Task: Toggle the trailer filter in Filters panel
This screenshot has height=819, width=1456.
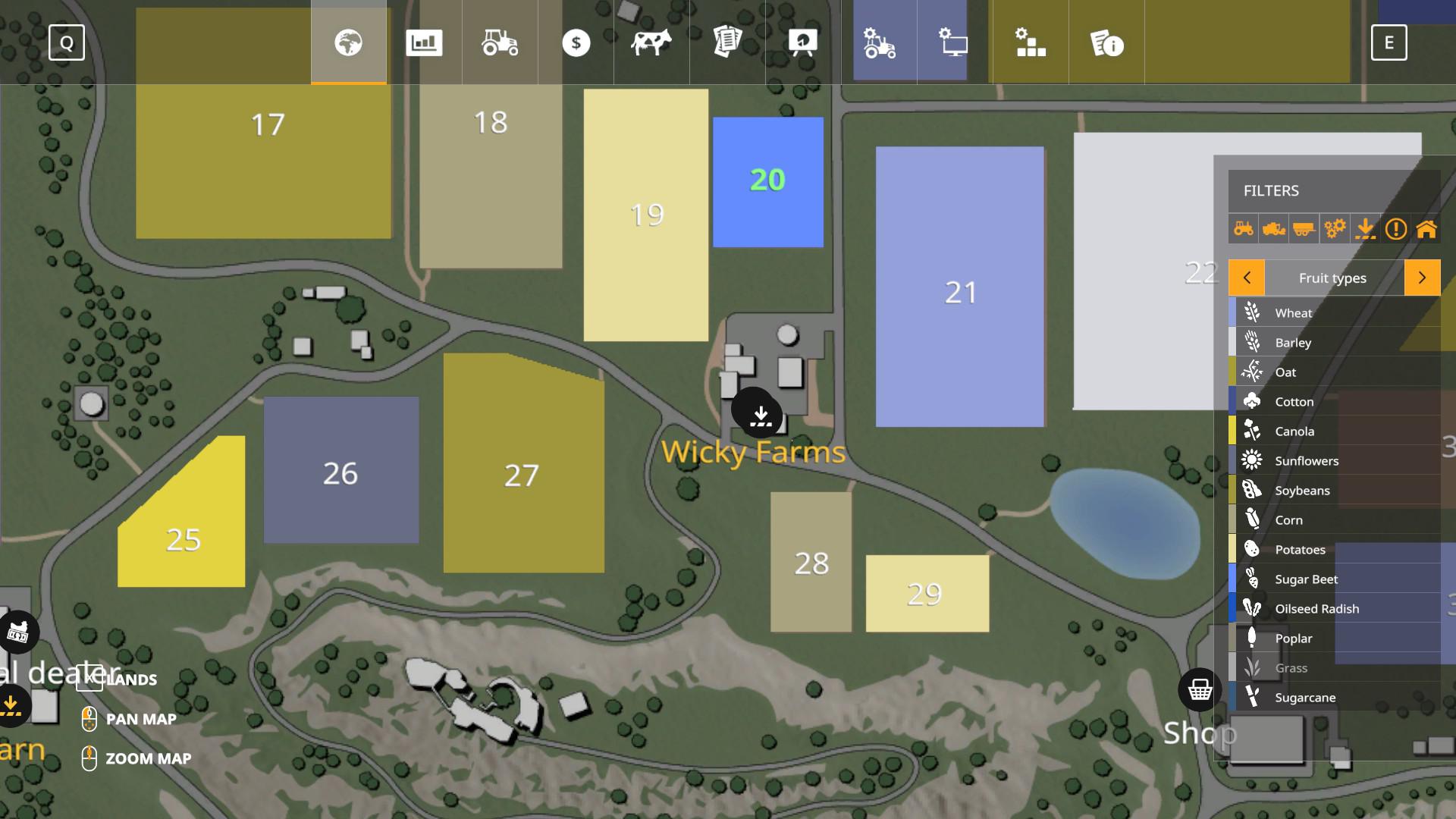Action: (x=1305, y=228)
